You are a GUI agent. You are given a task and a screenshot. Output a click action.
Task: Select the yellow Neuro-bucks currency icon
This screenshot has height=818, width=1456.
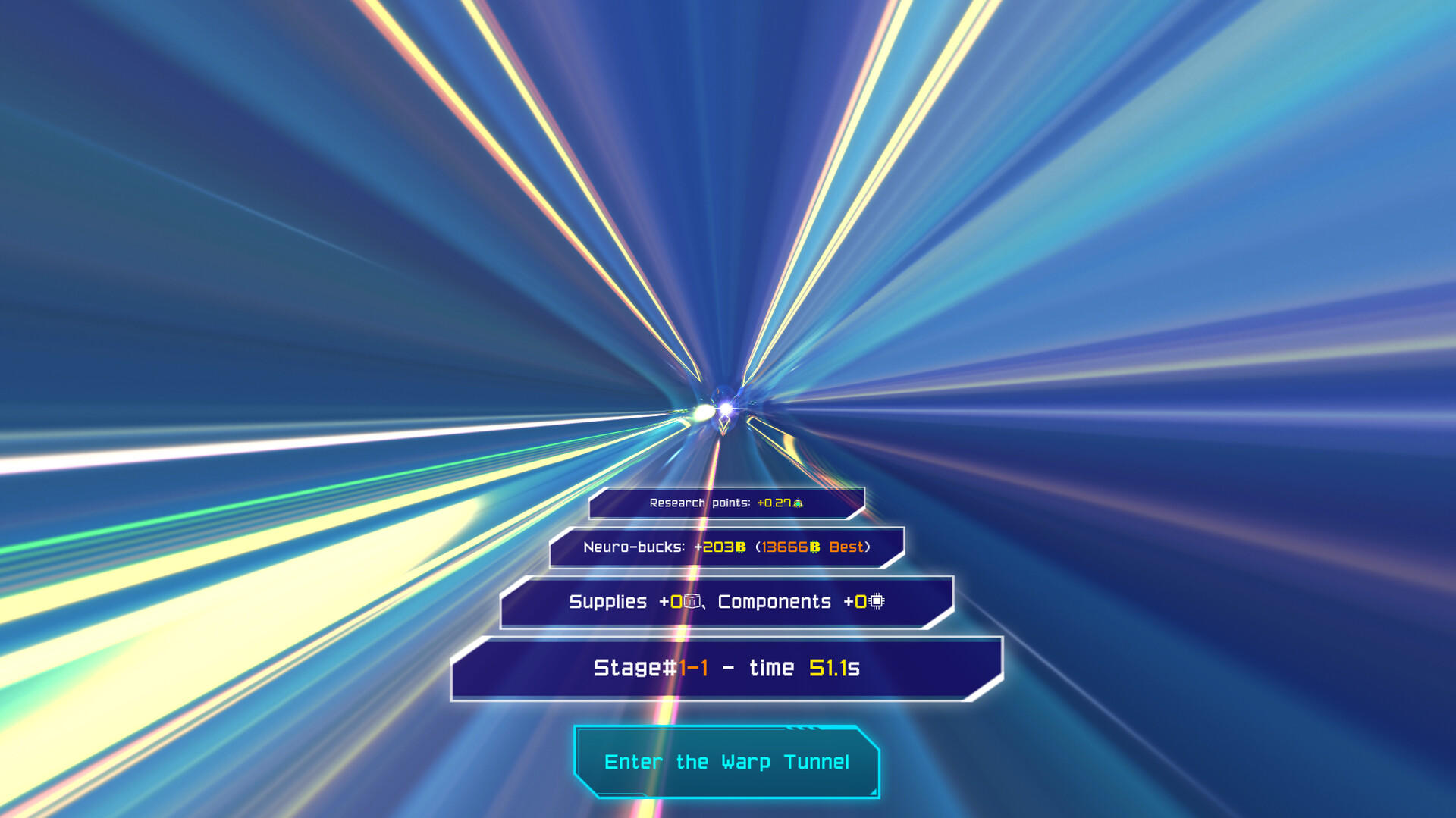(x=741, y=547)
